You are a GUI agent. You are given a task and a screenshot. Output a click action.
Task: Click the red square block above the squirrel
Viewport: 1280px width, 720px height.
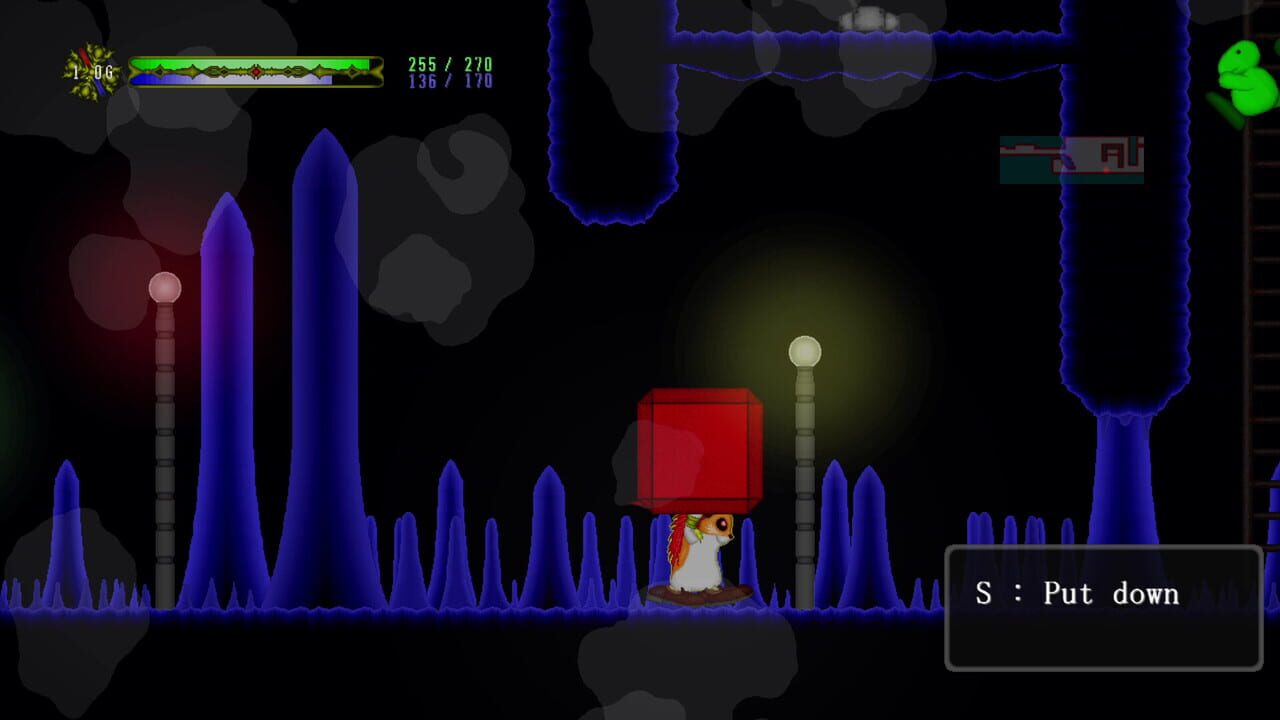pos(698,448)
